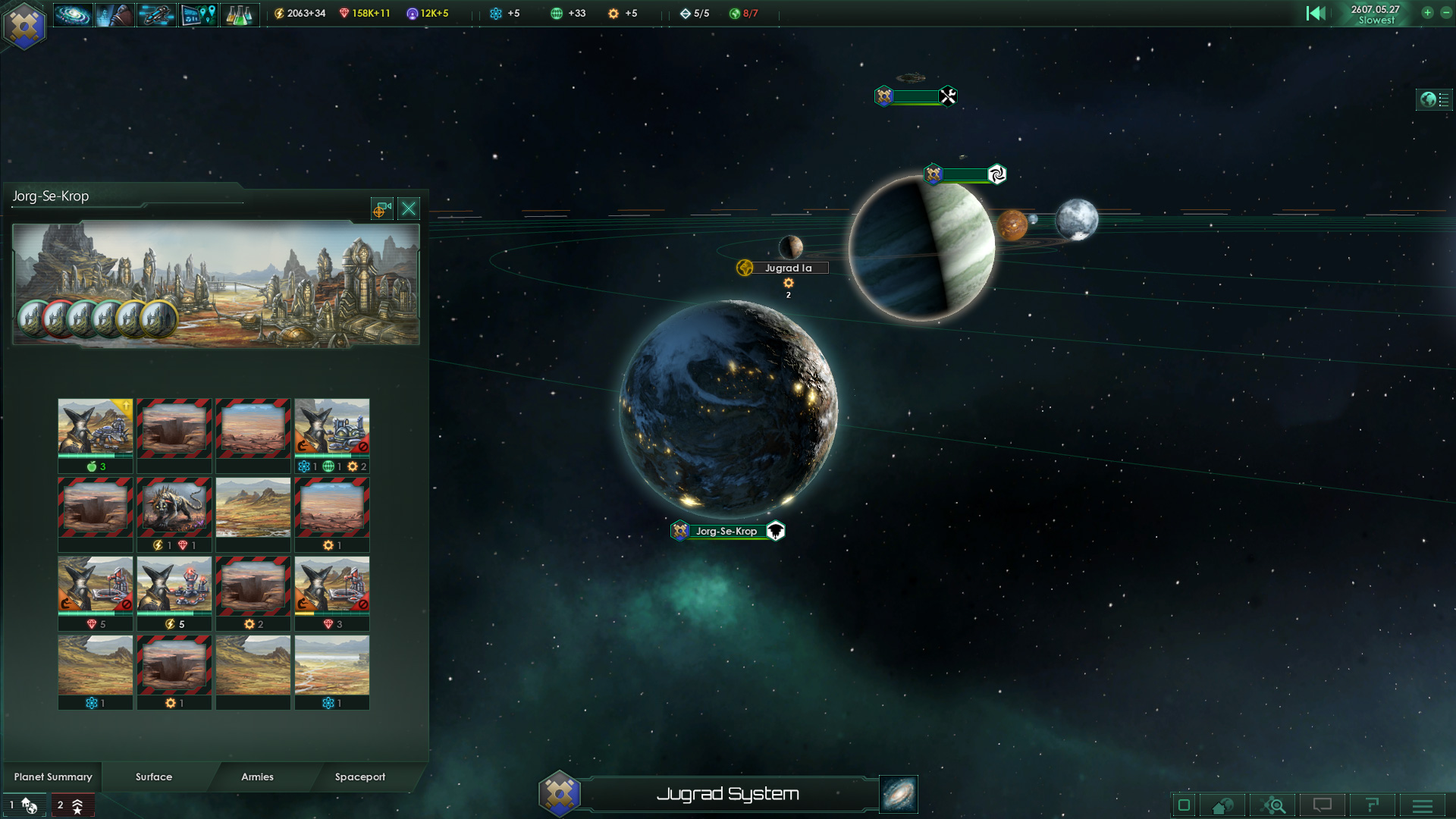
Task: Open the ship designer icon
Action: coord(156,13)
